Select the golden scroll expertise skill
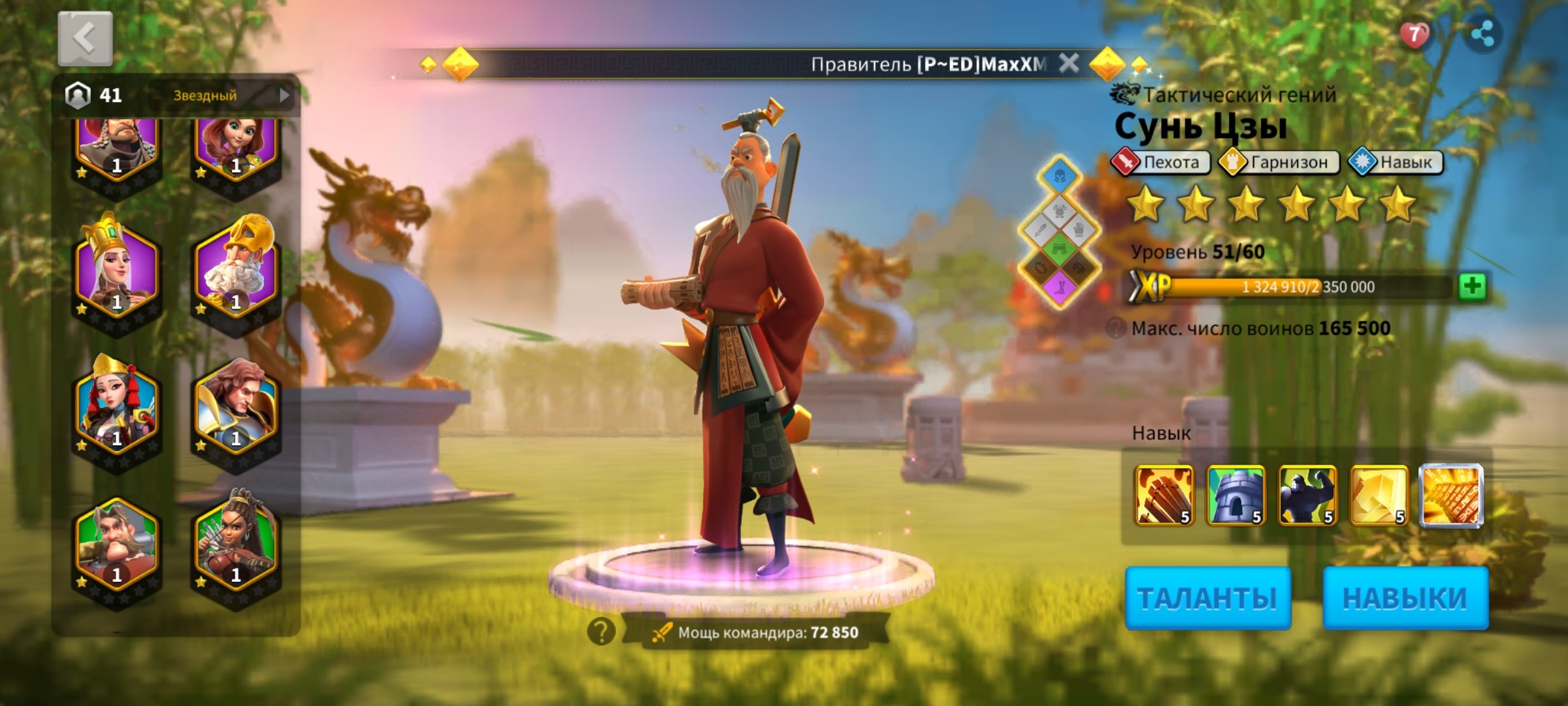This screenshot has height=706, width=1568. 1452,495
